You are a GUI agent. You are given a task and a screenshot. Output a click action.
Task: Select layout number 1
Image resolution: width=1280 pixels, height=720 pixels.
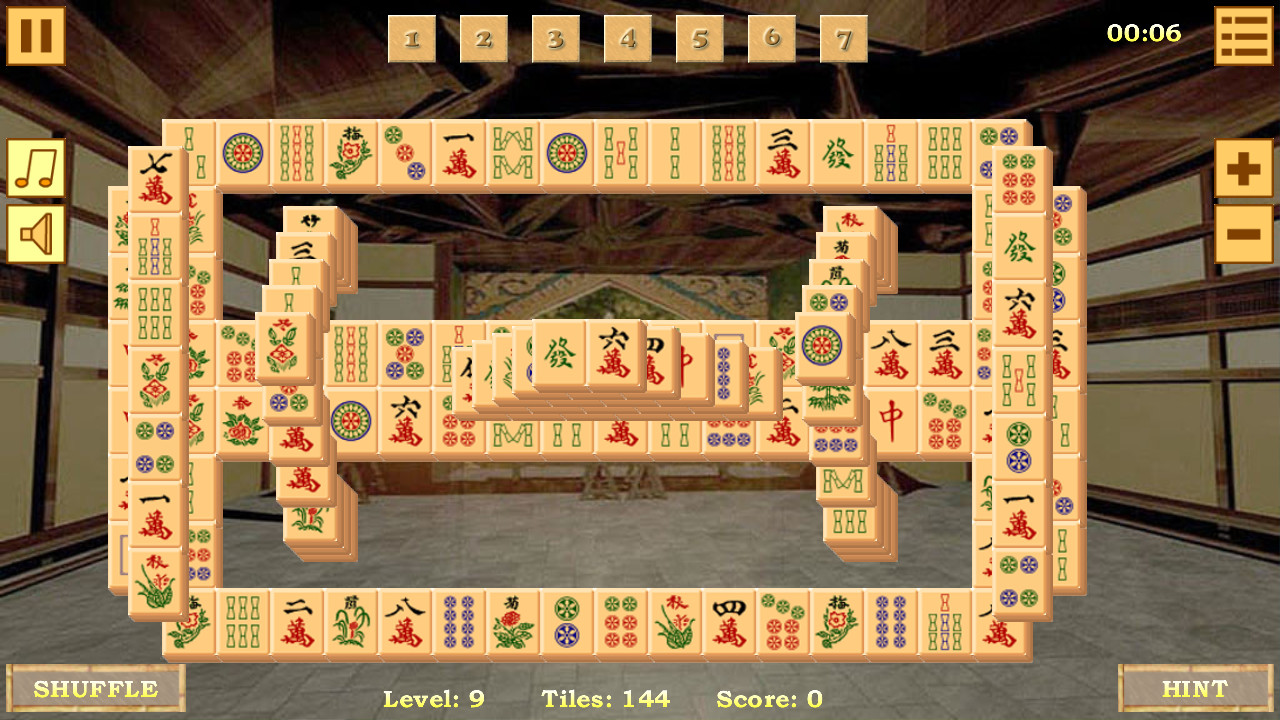click(x=413, y=40)
